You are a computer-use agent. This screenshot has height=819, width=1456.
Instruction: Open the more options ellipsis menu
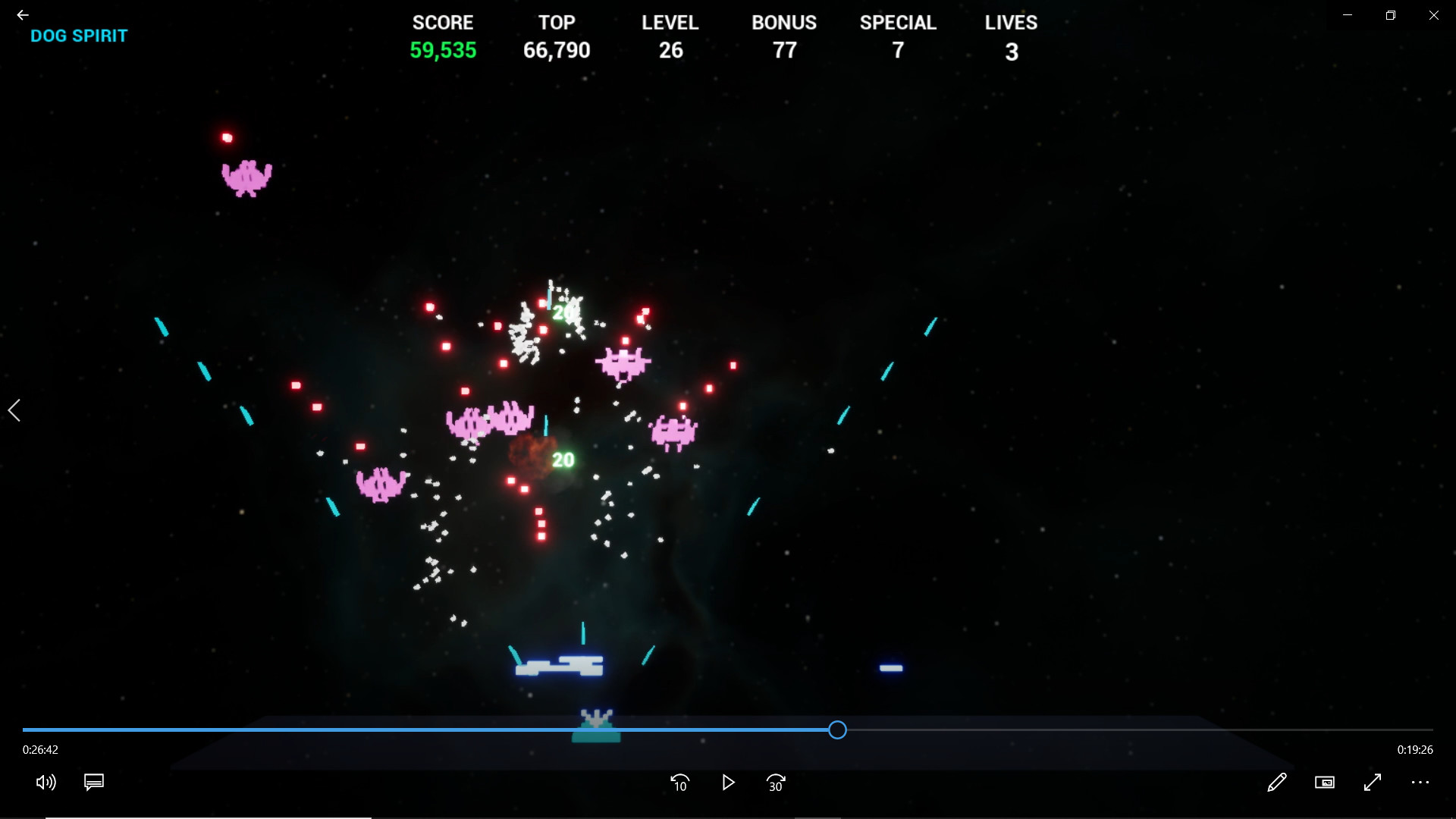click(x=1420, y=783)
